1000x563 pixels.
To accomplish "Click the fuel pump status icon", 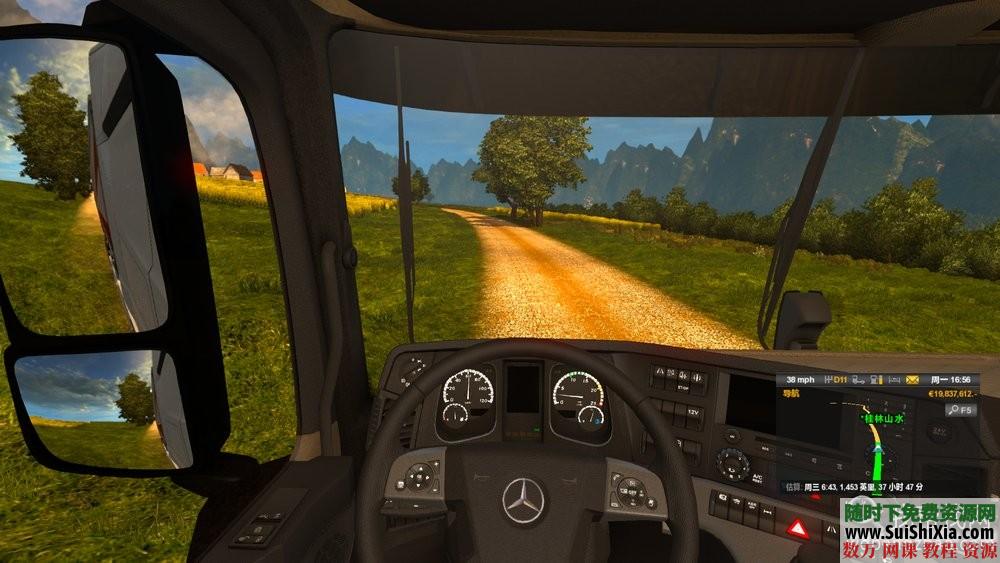I will 874,380.
